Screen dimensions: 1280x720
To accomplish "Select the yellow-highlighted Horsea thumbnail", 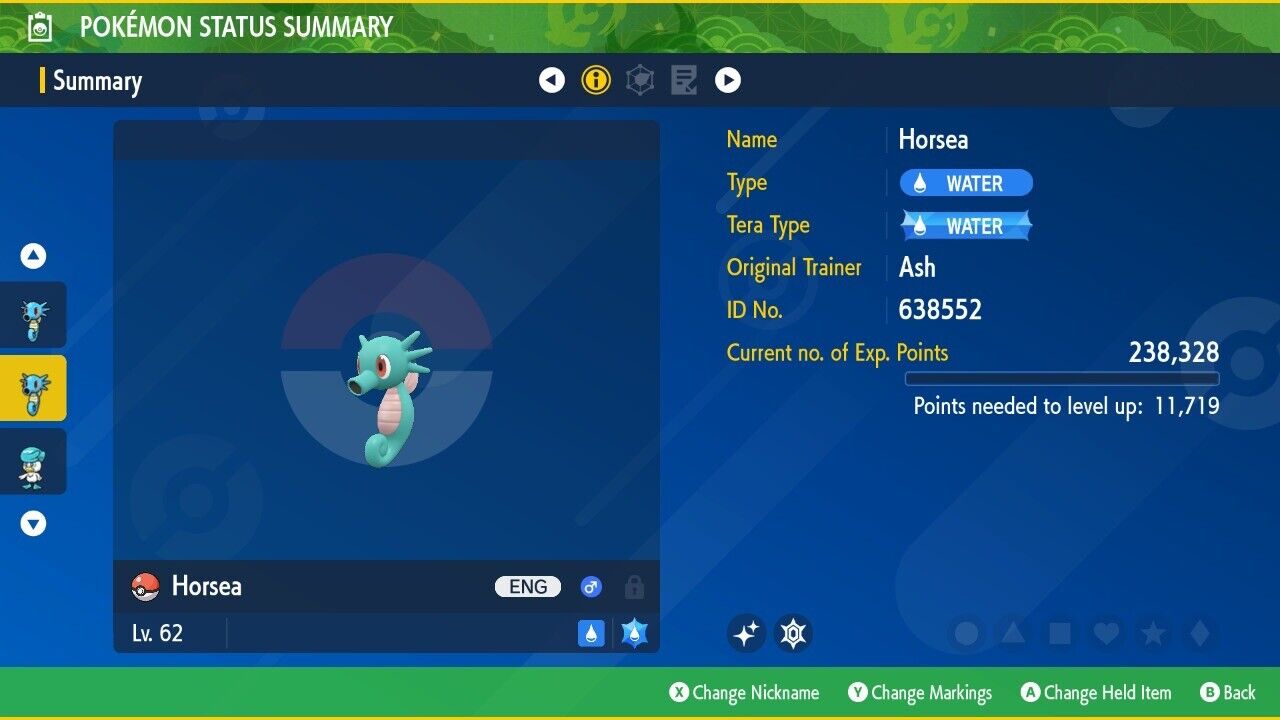I will [x=33, y=388].
